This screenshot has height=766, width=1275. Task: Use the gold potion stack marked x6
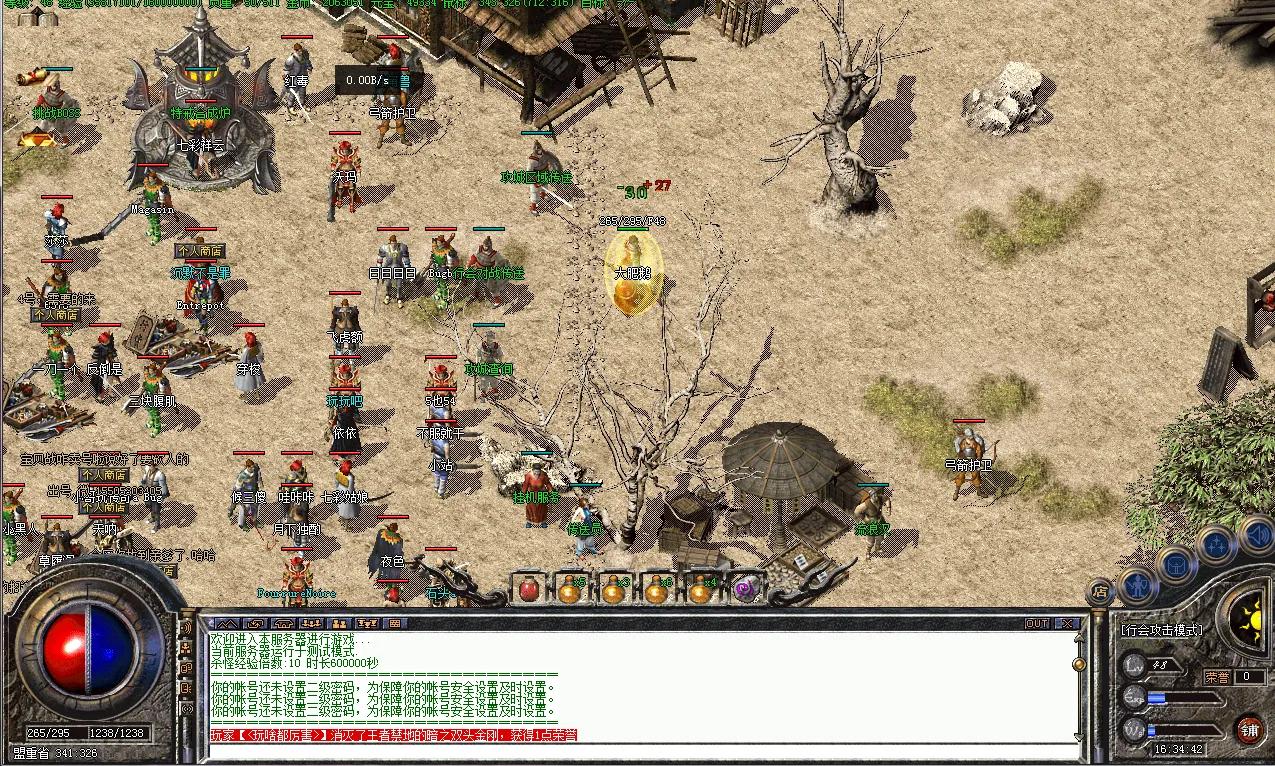click(x=656, y=588)
